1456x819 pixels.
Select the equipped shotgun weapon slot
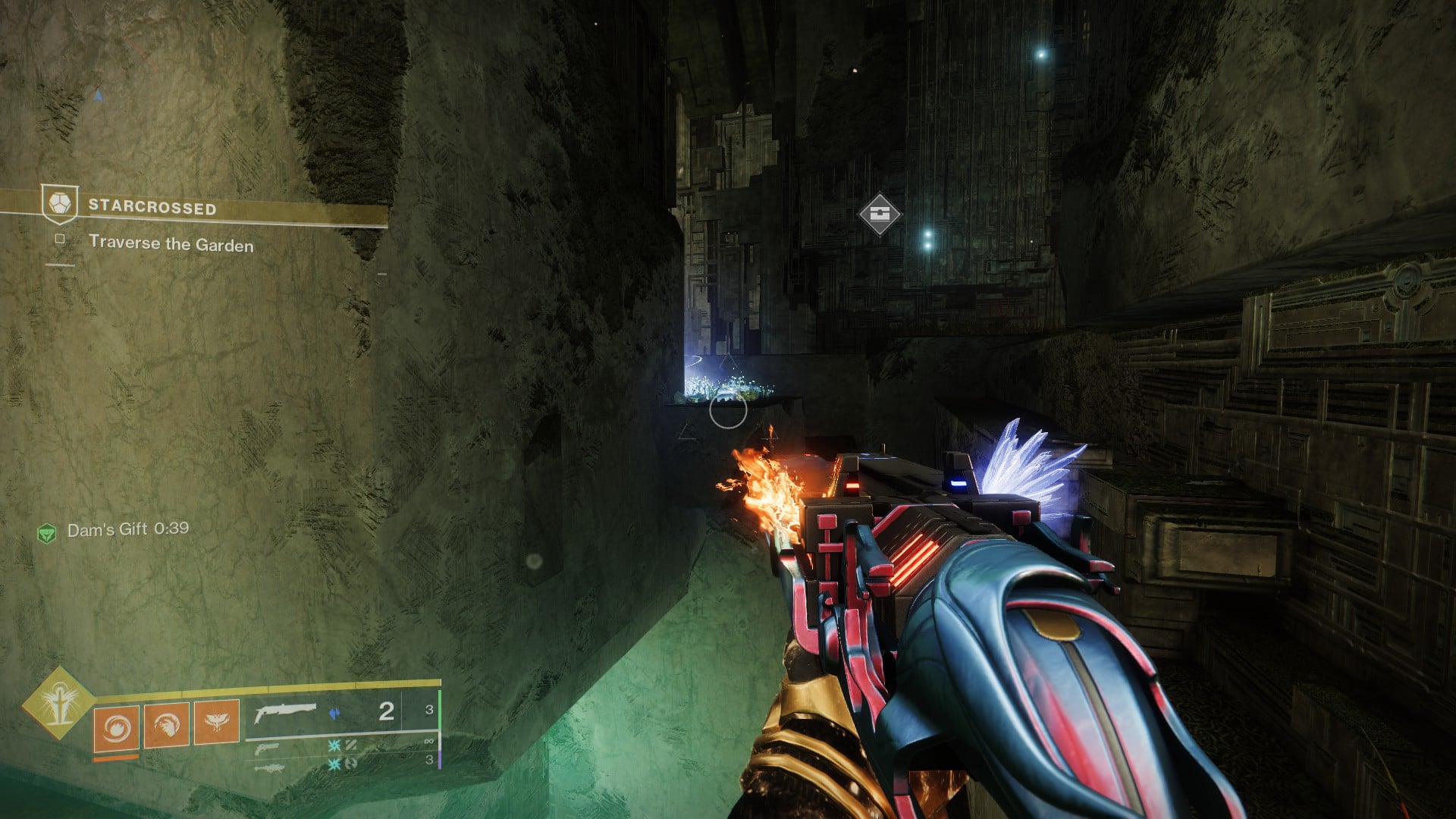(x=284, y=713)
